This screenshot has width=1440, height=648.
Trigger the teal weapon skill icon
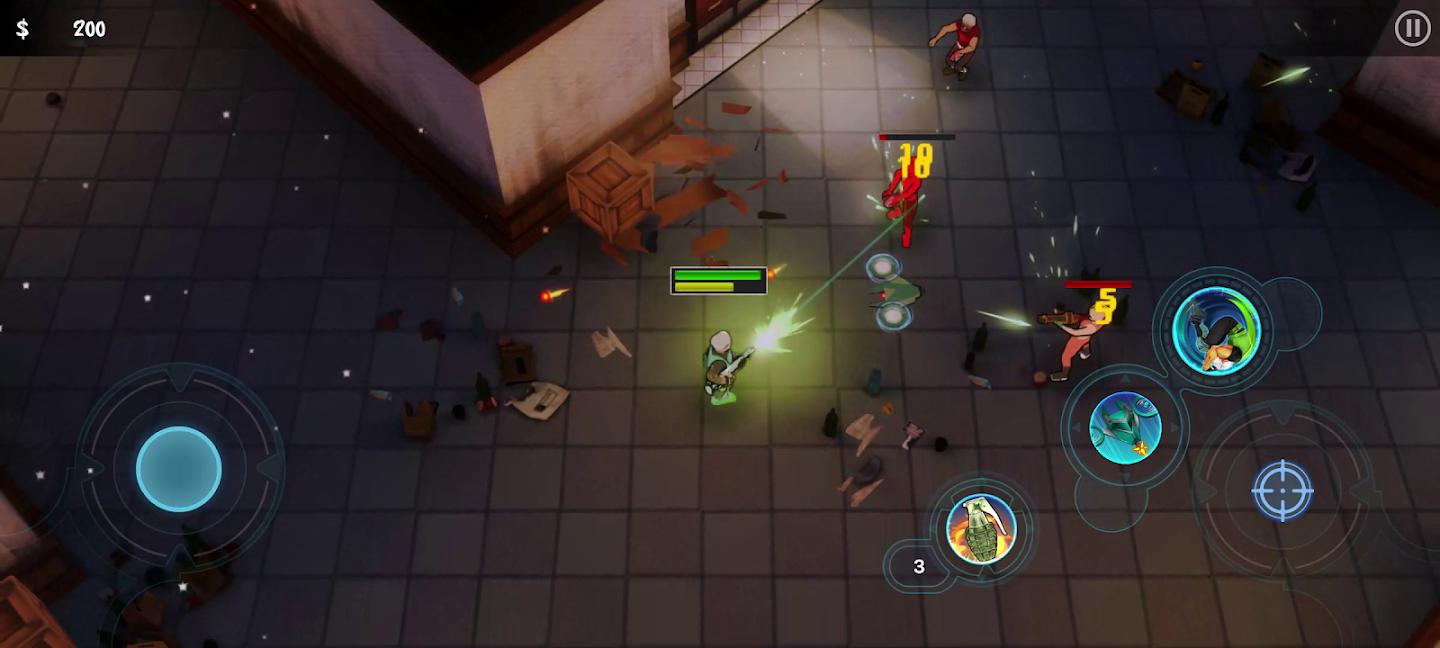click(1125, 428)
